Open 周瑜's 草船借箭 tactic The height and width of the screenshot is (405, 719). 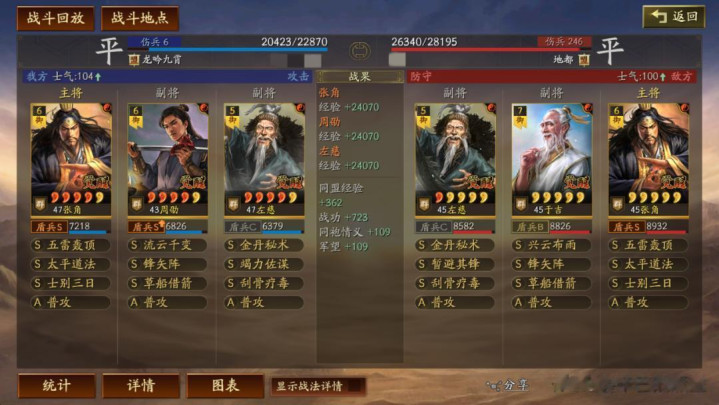click(x=168, y=283)
